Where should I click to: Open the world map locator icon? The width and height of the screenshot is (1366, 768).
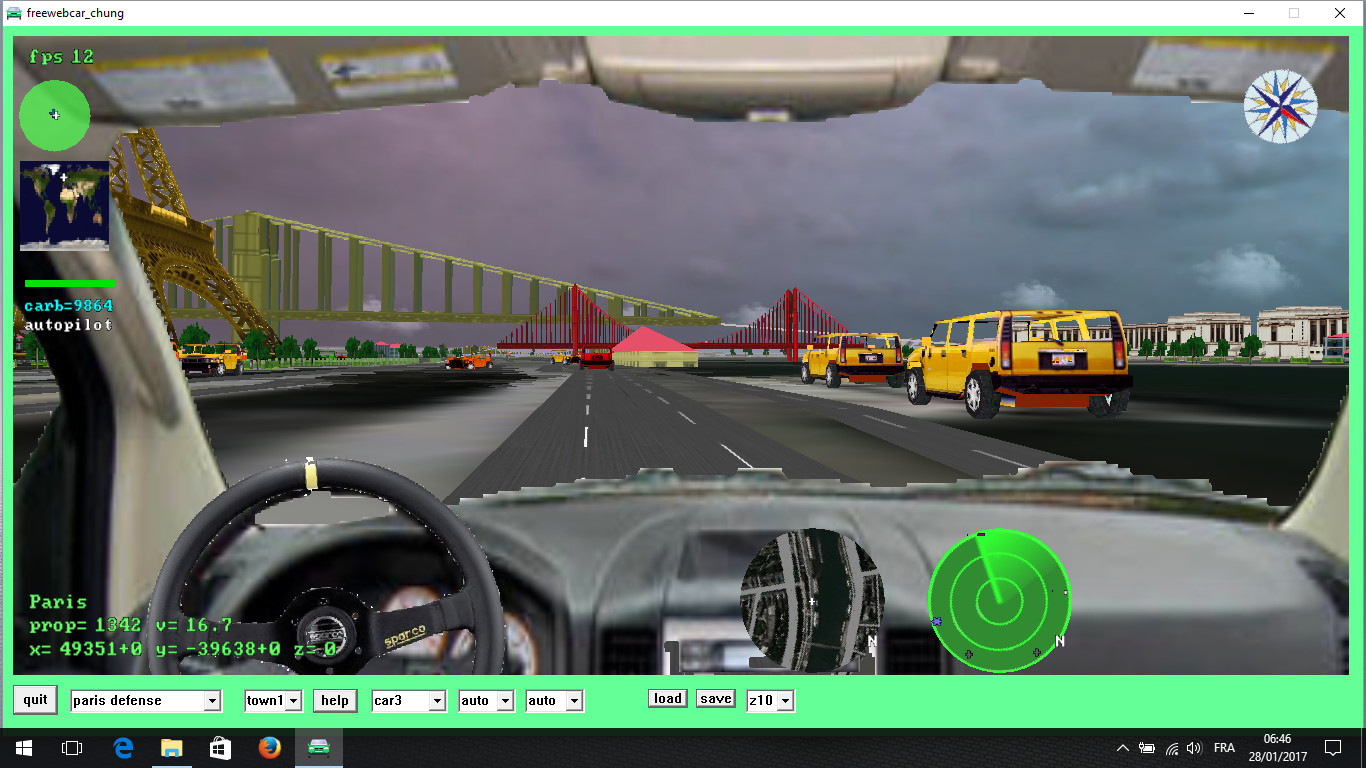pos(64,205)
